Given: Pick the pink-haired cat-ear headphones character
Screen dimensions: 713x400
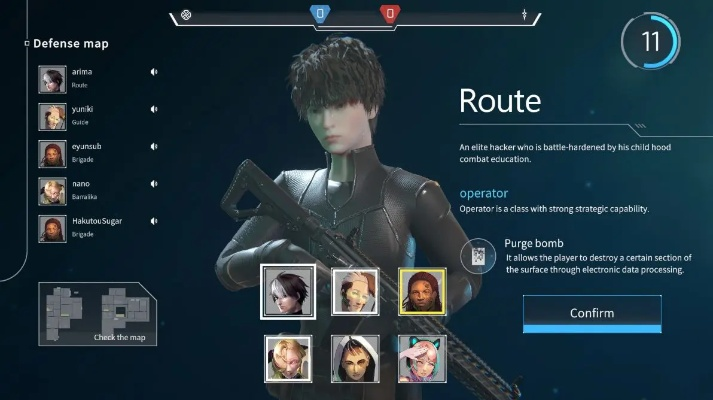Looking at the screenshot, I should tap(421, 358).
